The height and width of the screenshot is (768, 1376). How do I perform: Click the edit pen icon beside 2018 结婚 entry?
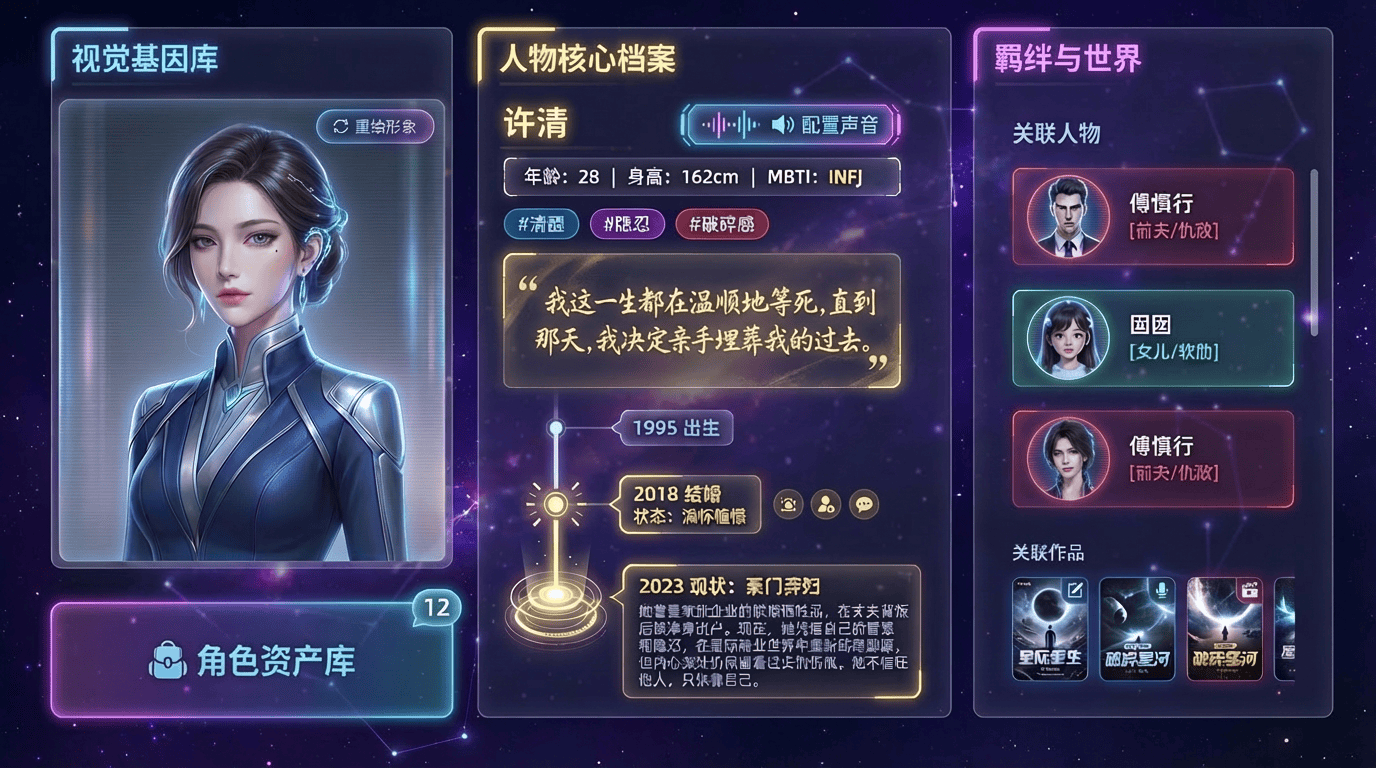[788, 504]
